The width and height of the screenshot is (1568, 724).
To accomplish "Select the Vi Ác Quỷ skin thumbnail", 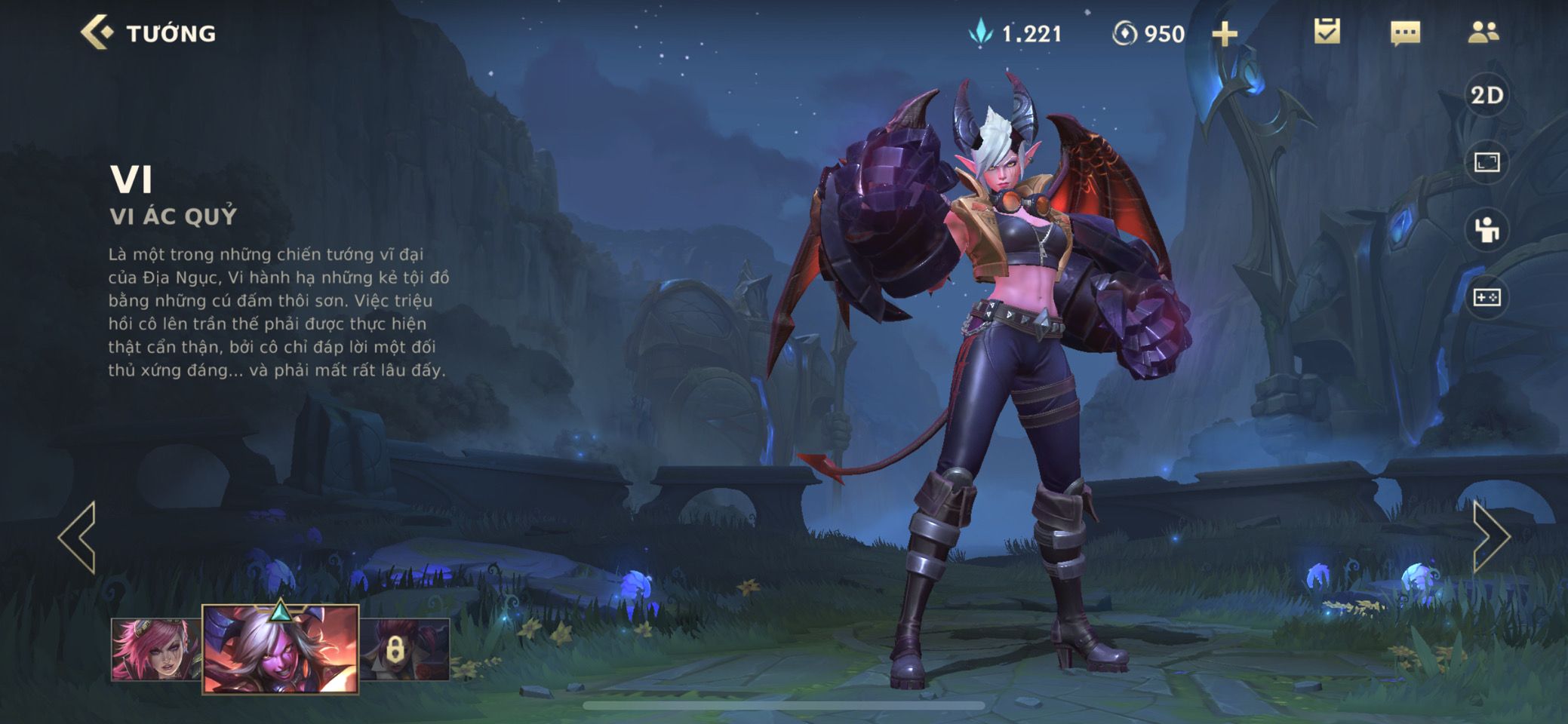I will (281, 649).
